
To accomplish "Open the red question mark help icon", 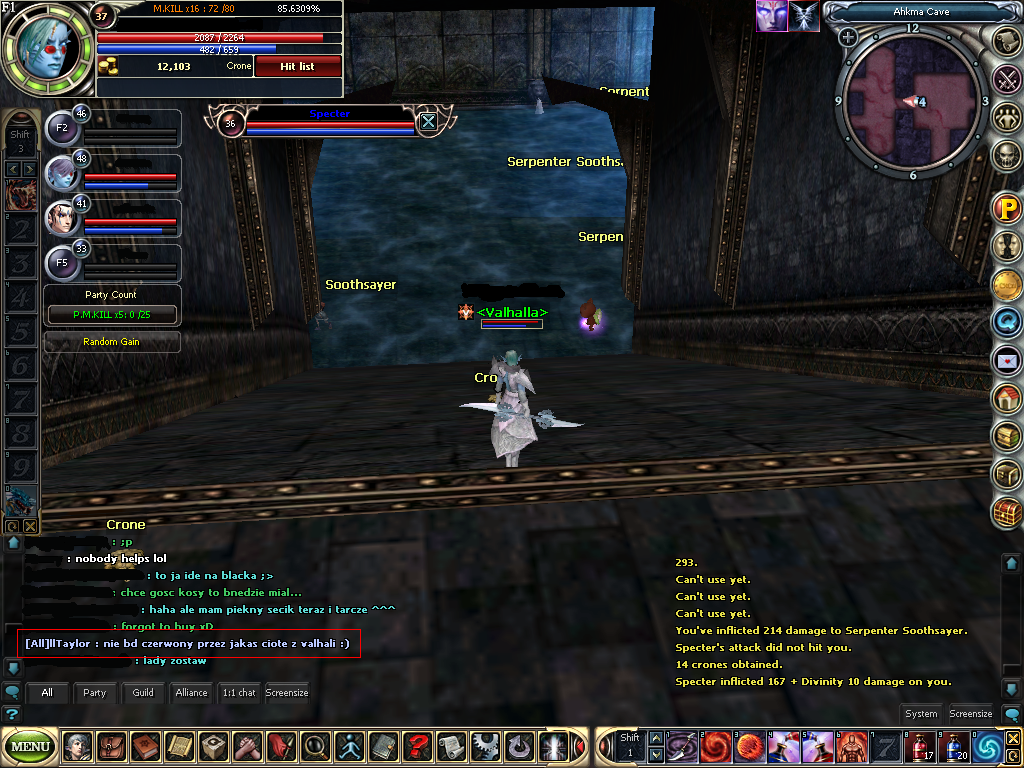I will pyautogui.click(x=417, y=746).
